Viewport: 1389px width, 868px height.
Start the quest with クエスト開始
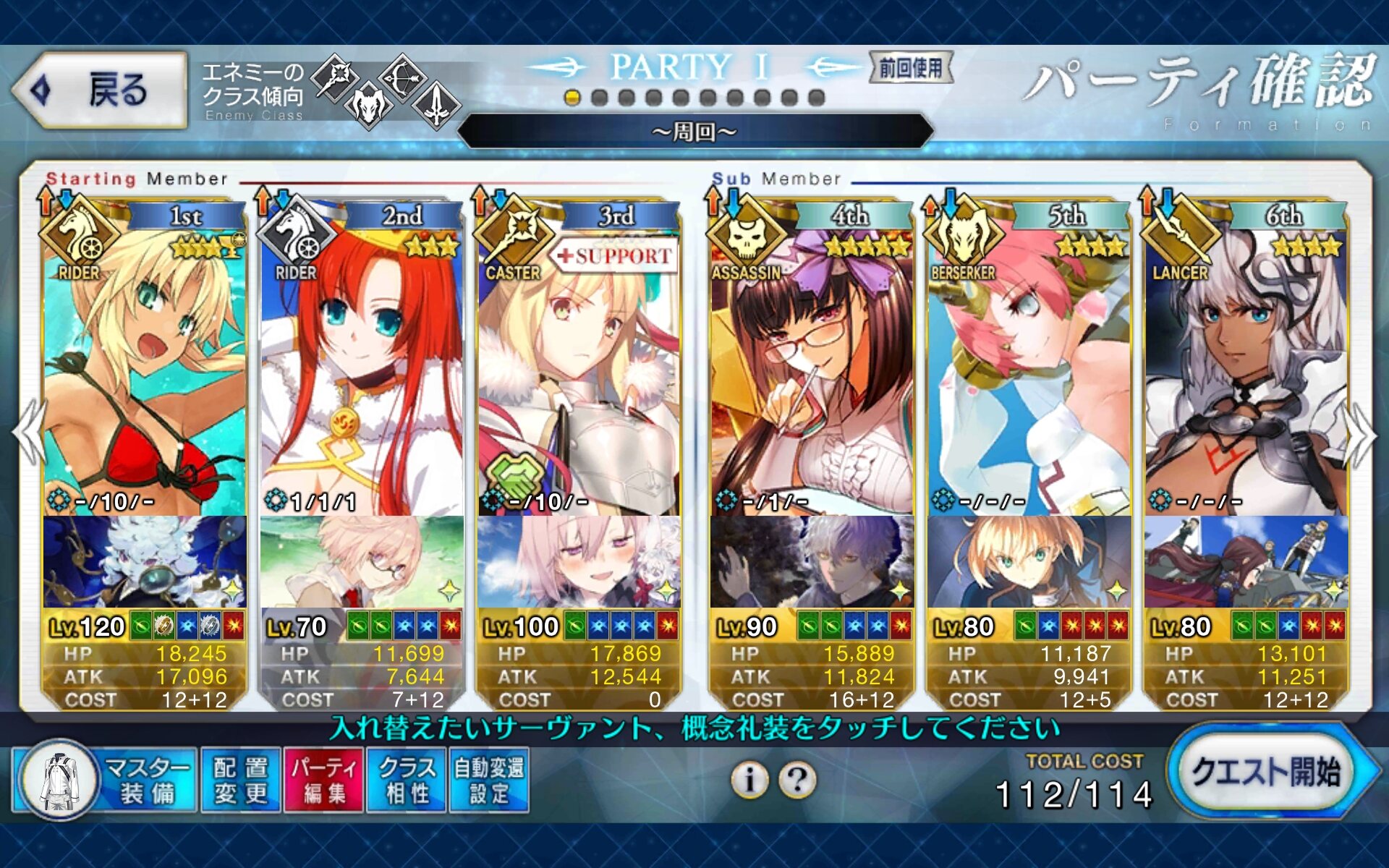(x=1267, y=774)
